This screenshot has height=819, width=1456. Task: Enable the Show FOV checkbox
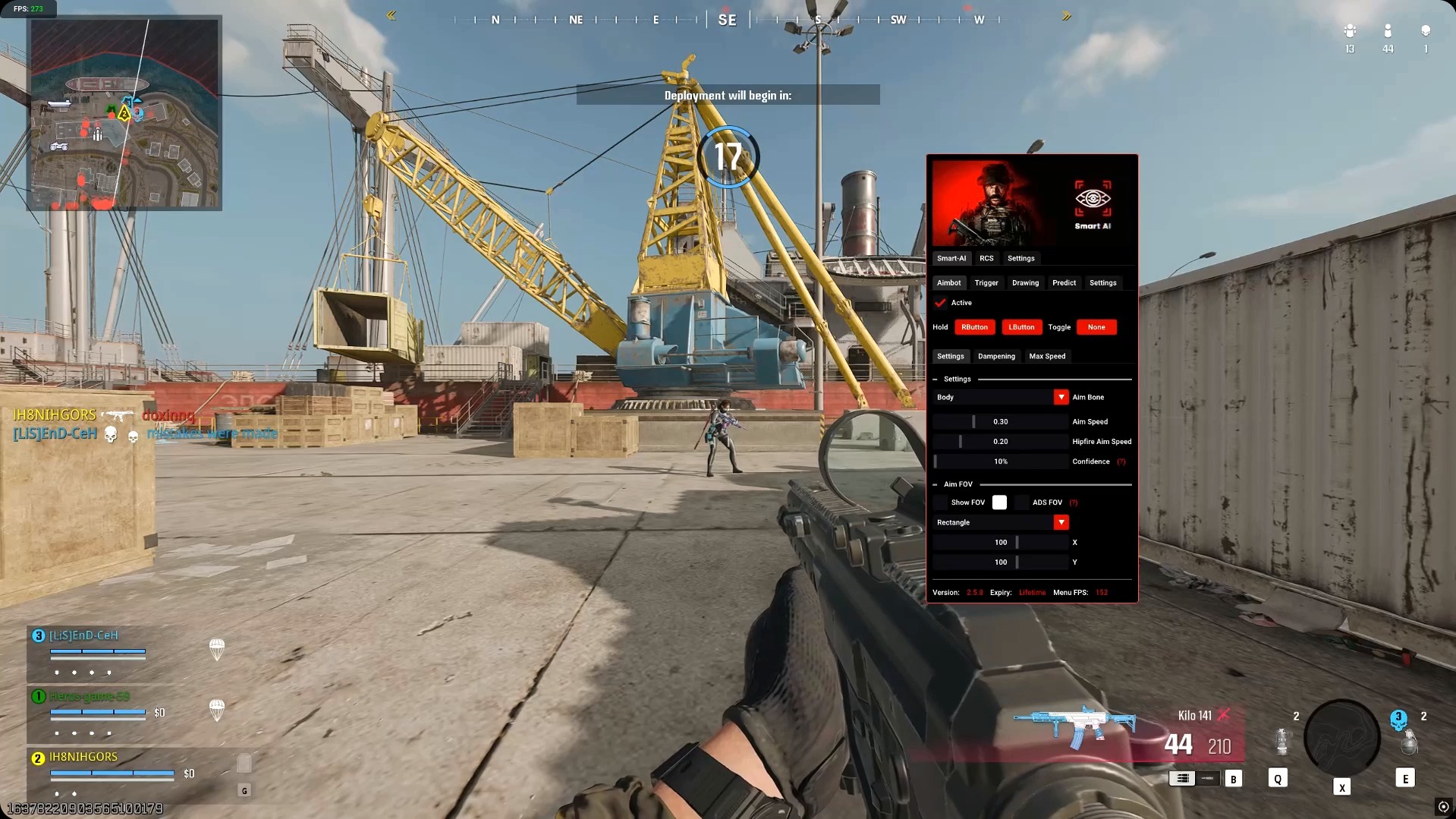click(x=941, y=502)
